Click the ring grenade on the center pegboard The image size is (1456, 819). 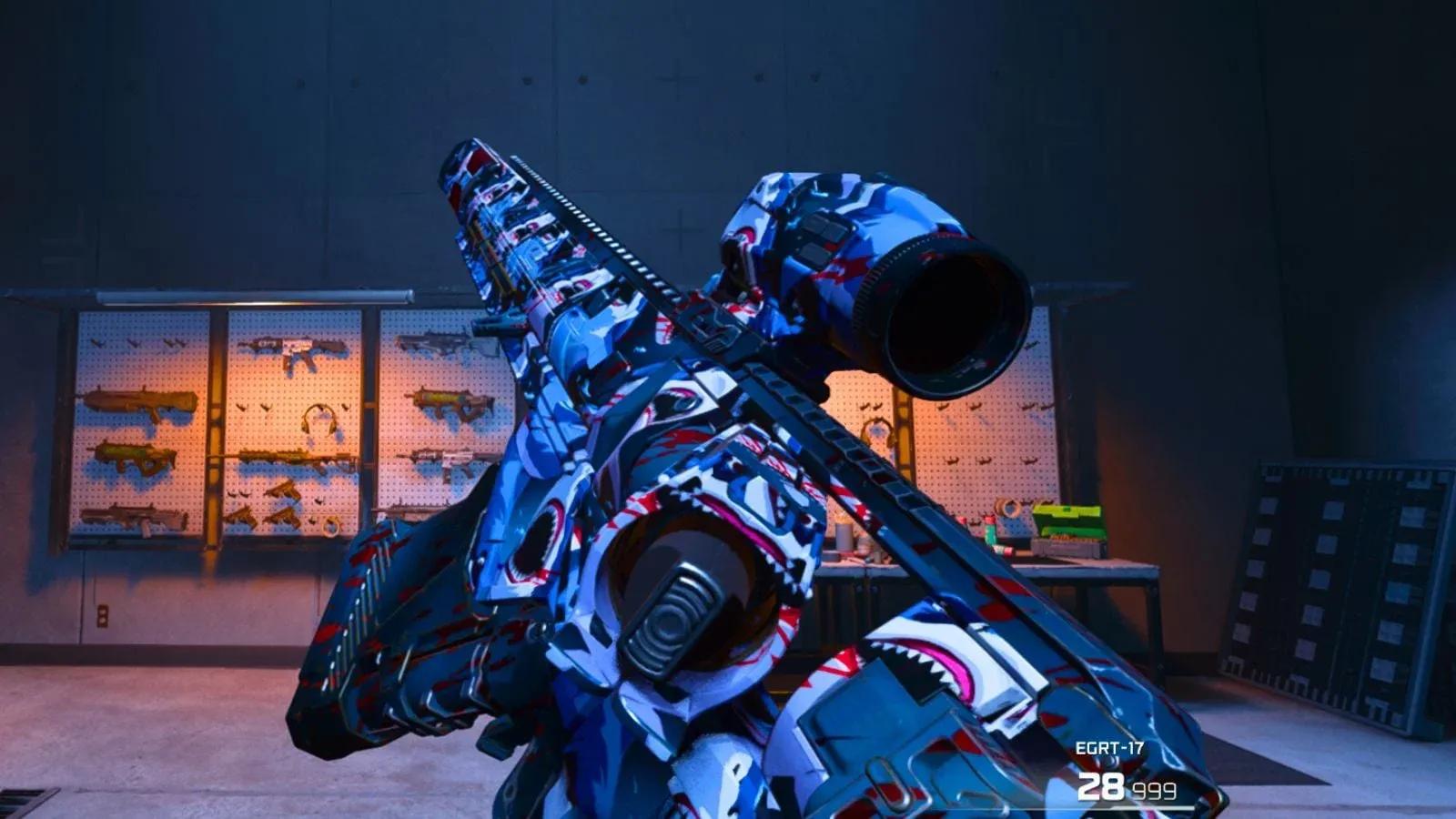[329, 526]
